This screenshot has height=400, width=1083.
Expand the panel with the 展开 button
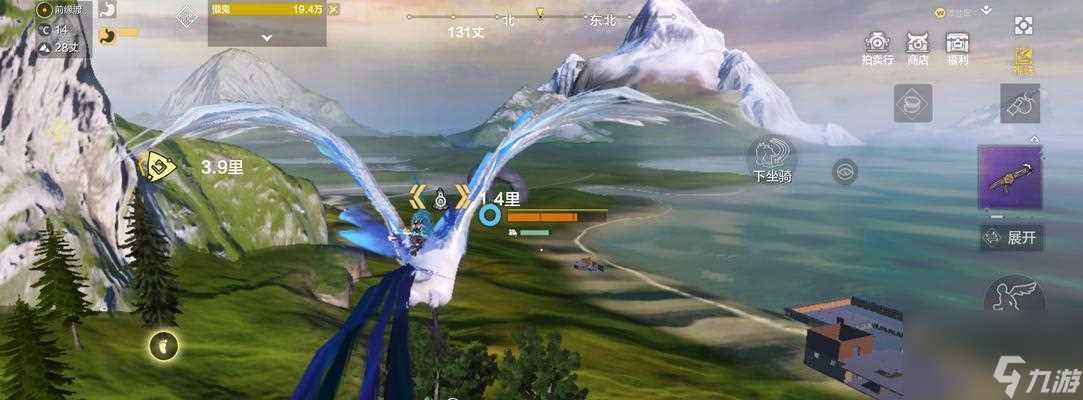[x=1010, y=238]
